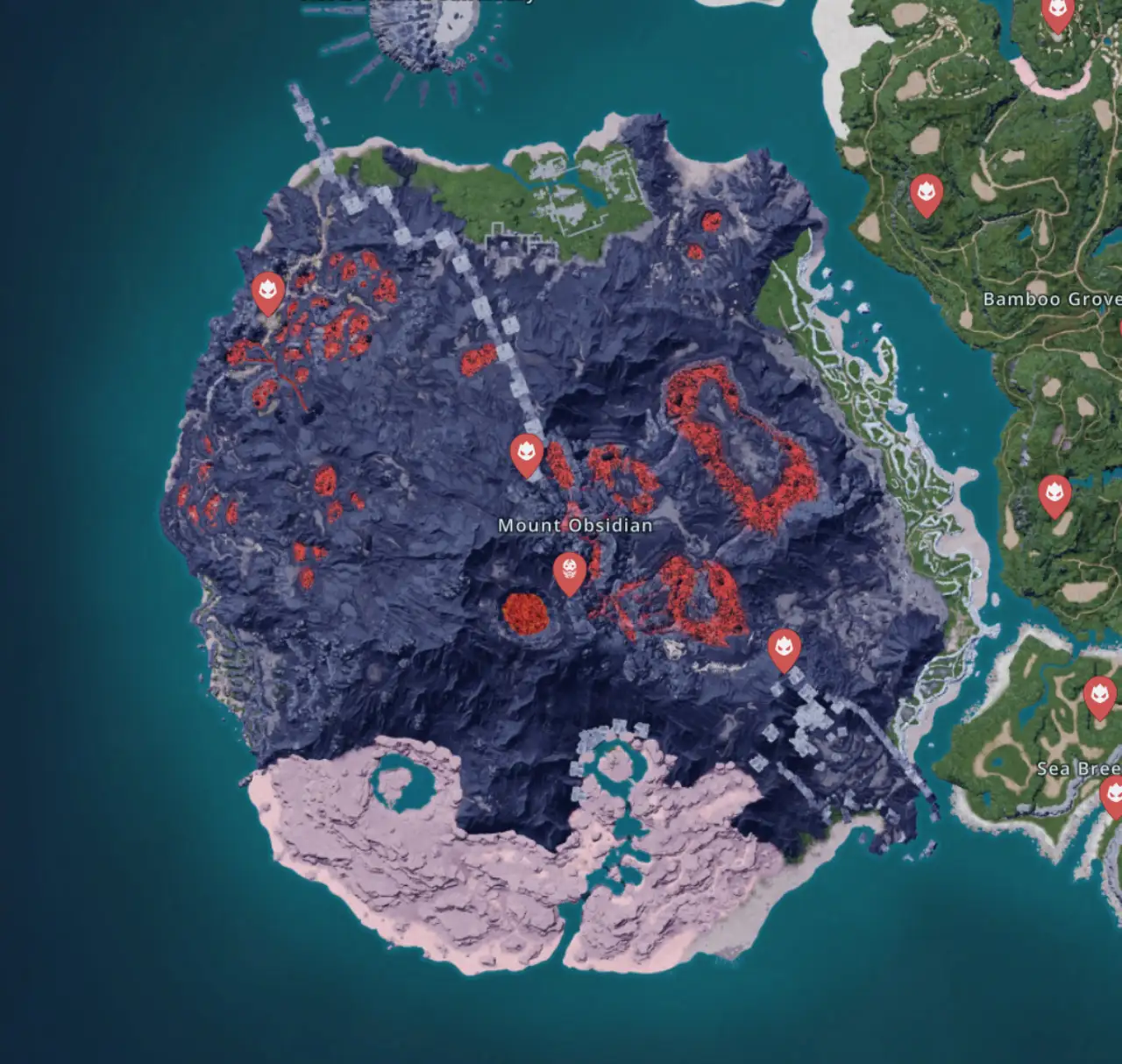The height and width of the screenshot is (1064, 1122).
Task: Select the alpha pal marker southeast of Mount Obsidian
Action: (x=783, y=648)
